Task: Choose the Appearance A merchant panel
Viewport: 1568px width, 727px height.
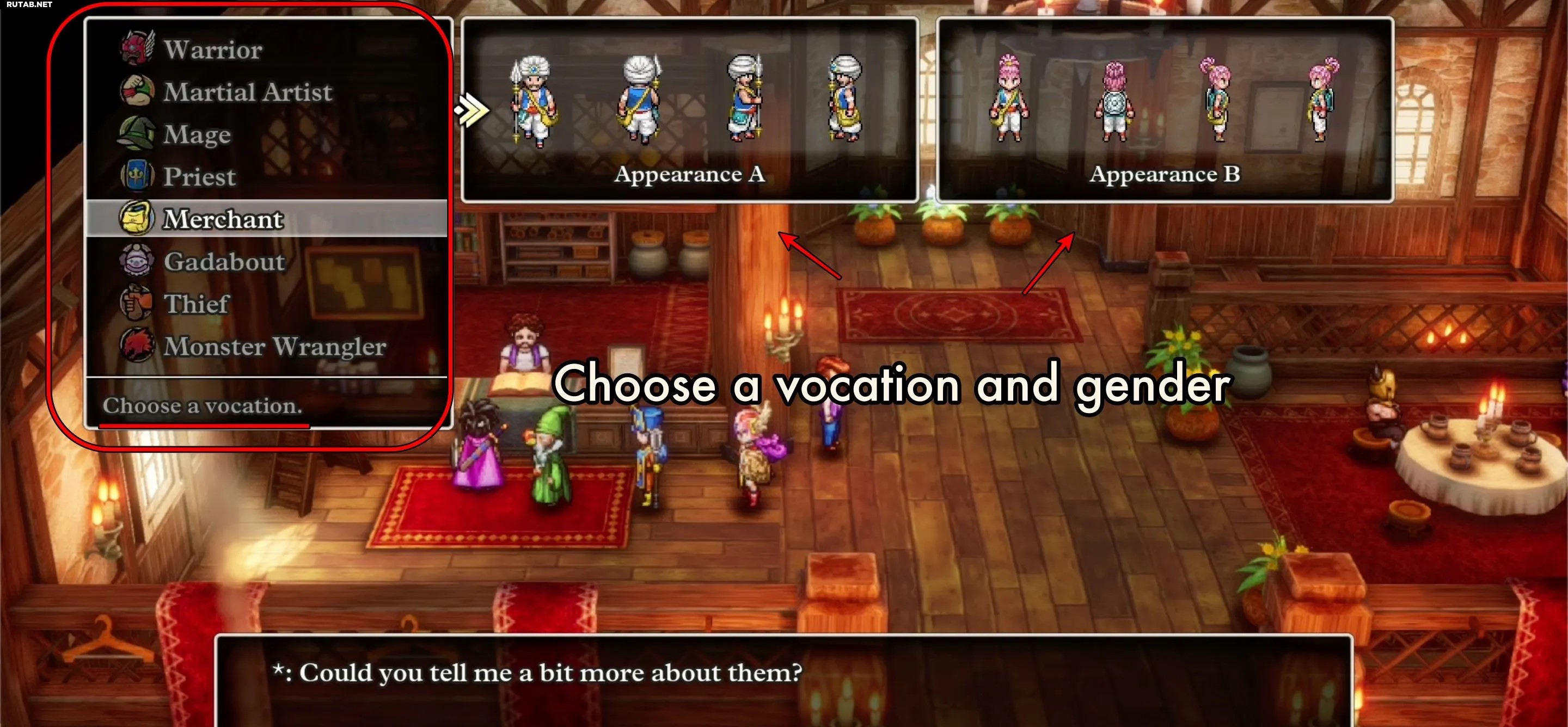Action: coord(689,110)
